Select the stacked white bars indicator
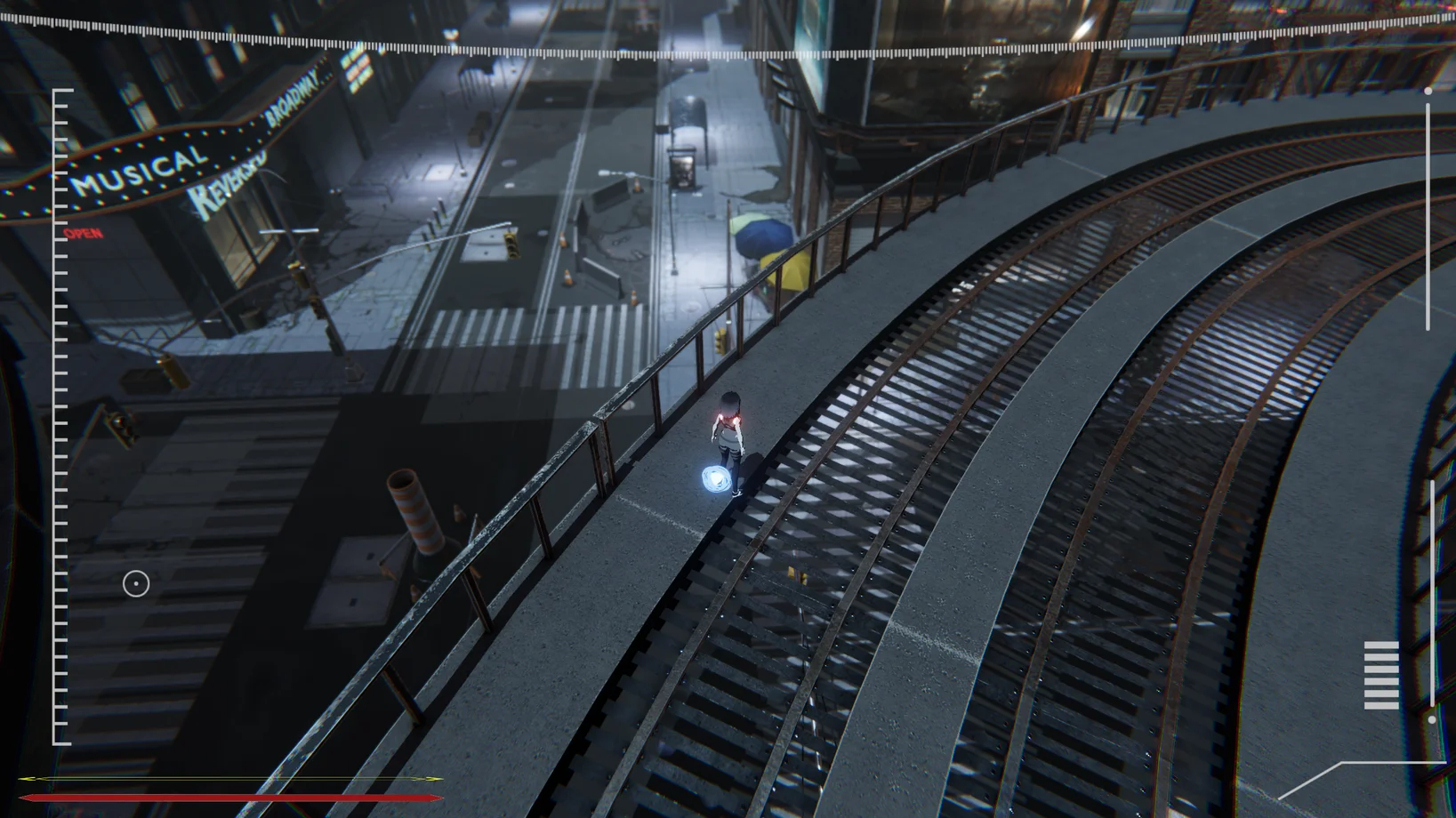 coord(1380,675)
